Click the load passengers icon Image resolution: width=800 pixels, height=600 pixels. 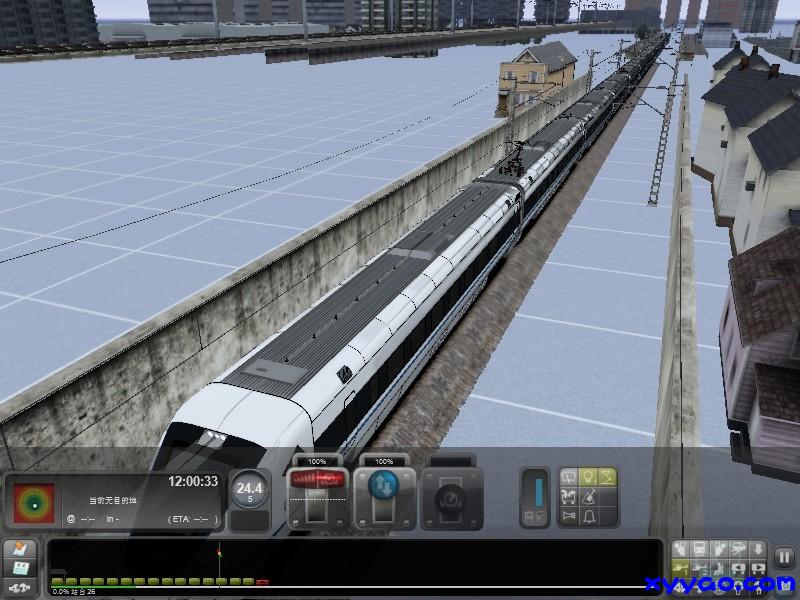pos(569,496)
